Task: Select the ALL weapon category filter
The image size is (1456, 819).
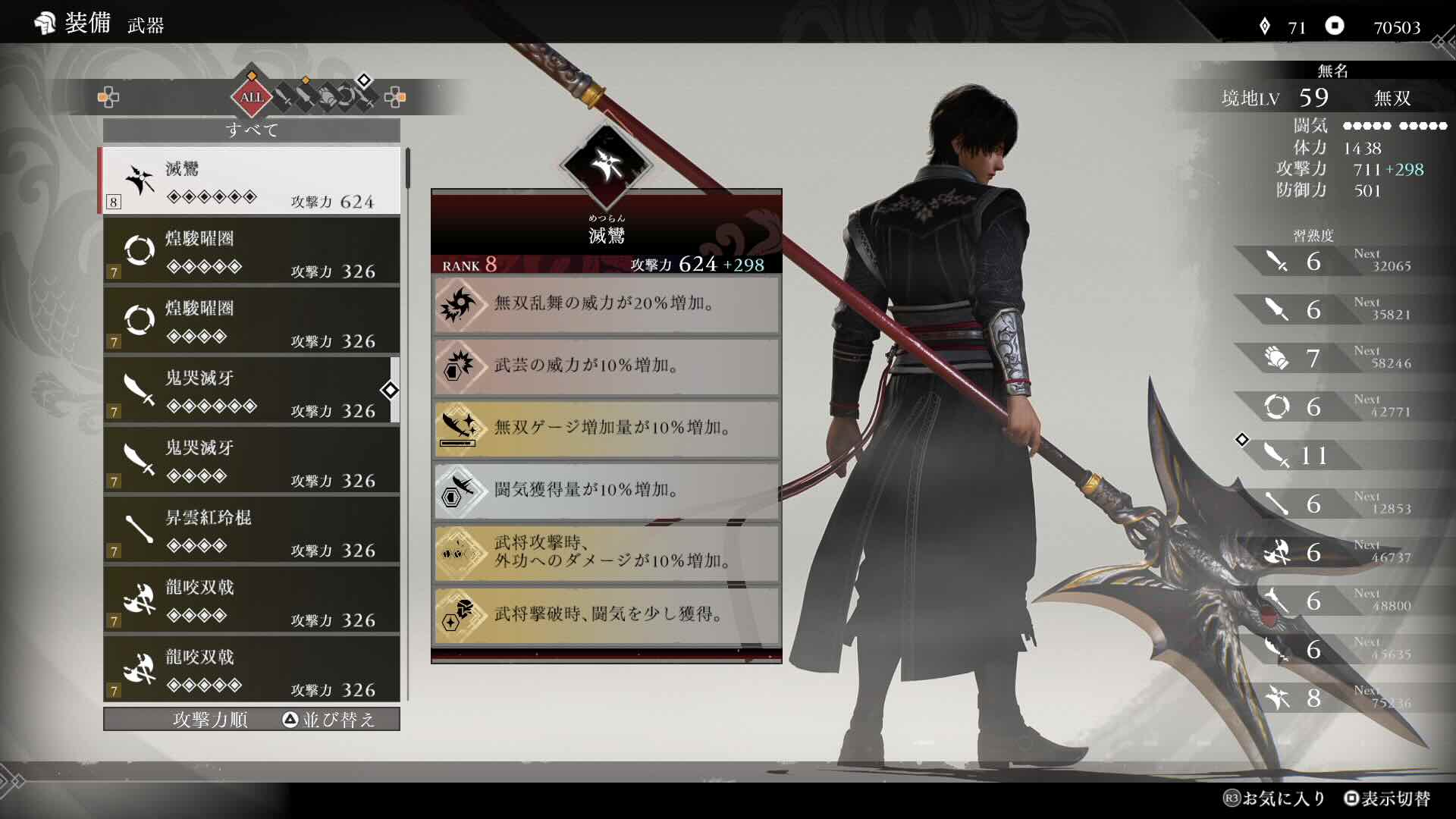Action: point(253,97)
